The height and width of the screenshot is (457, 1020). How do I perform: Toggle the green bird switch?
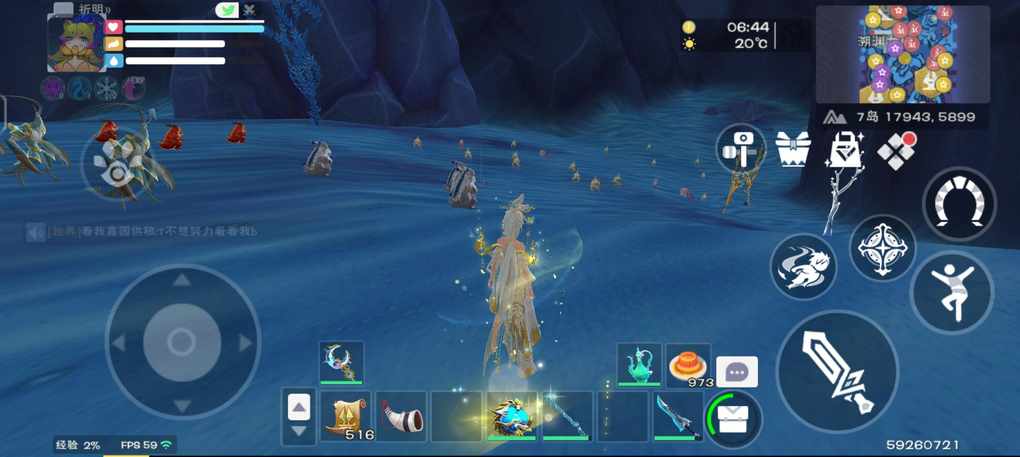point(227,10)
